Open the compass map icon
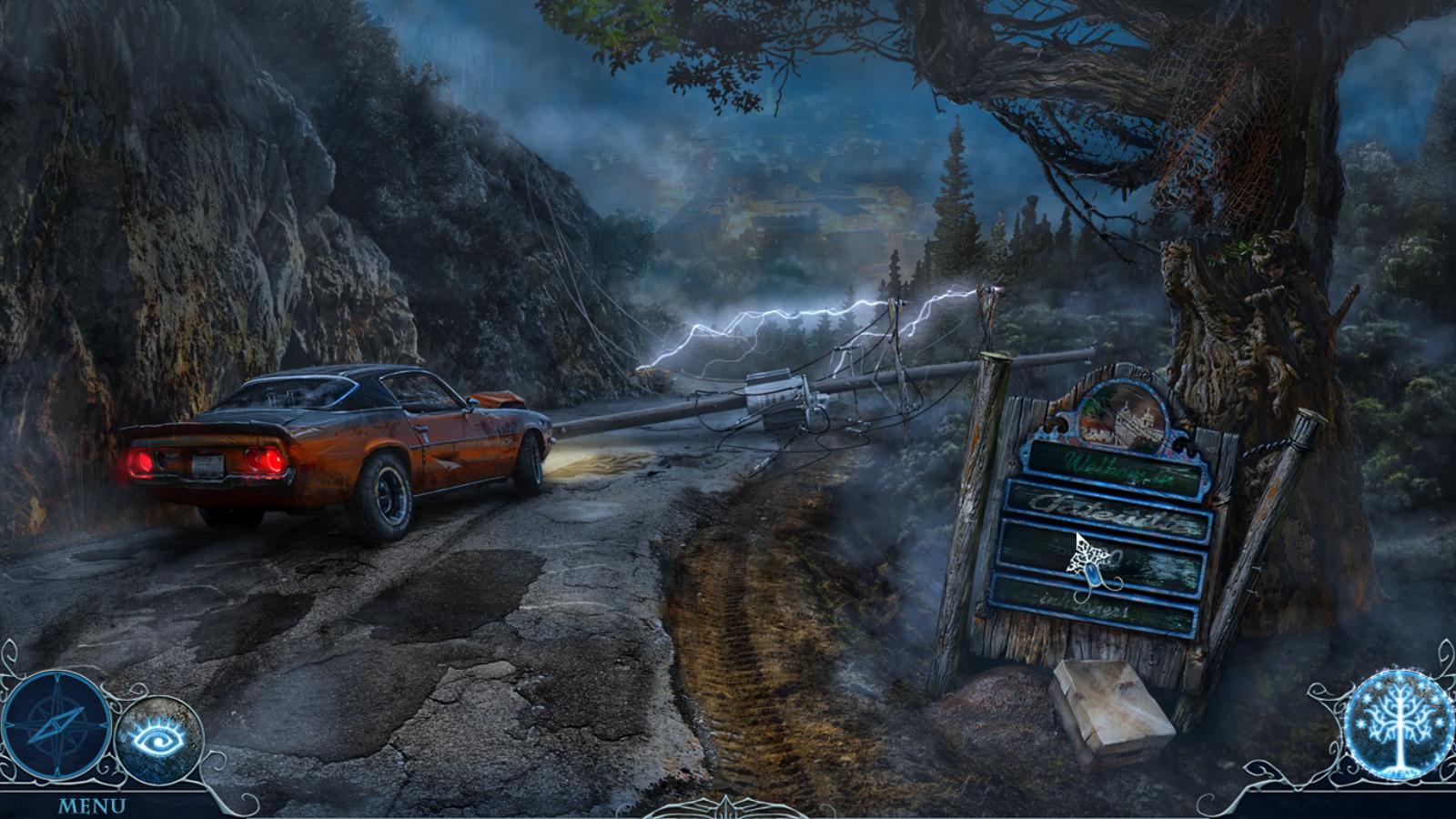This screenshot has width=1456, height=819. [x=56, y=725]
